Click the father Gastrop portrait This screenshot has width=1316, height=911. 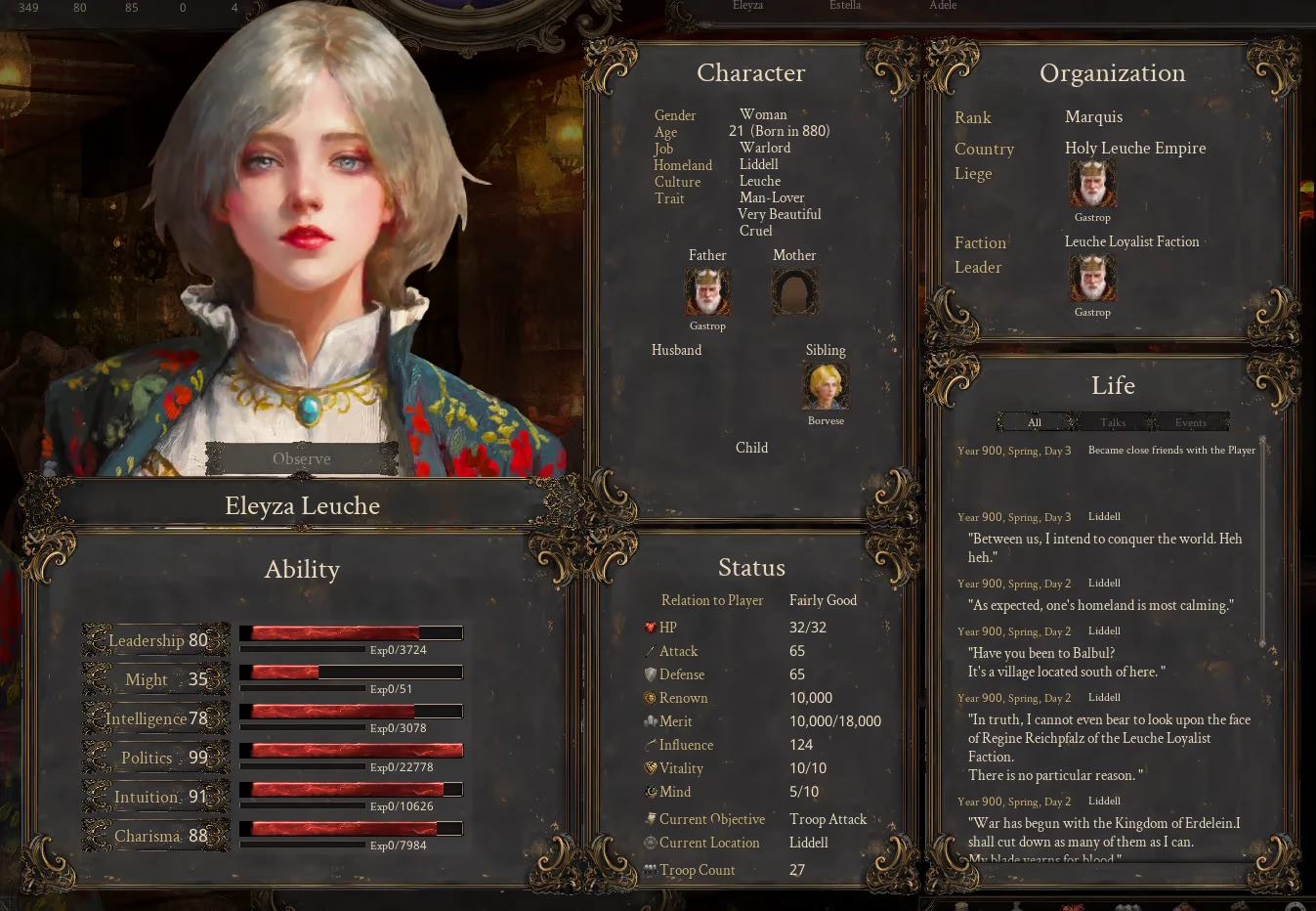[707, 290]
